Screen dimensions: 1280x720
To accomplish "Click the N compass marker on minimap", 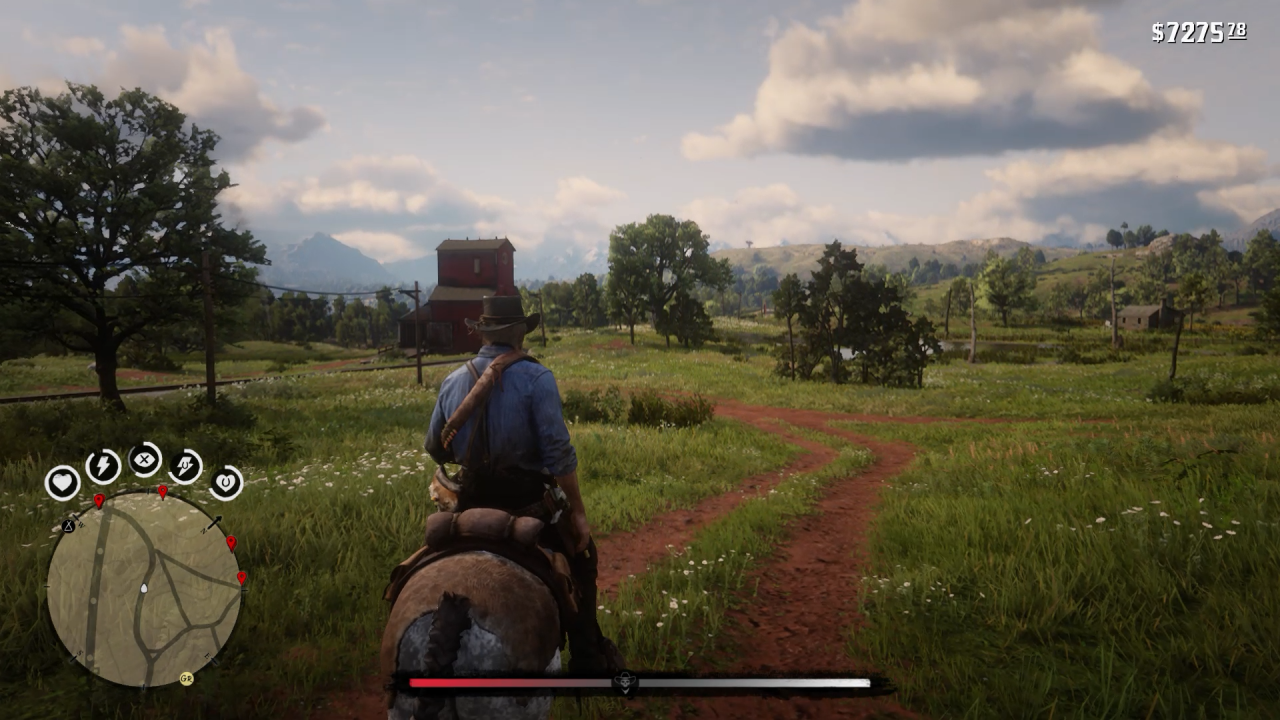I will (x=203, y=529).
